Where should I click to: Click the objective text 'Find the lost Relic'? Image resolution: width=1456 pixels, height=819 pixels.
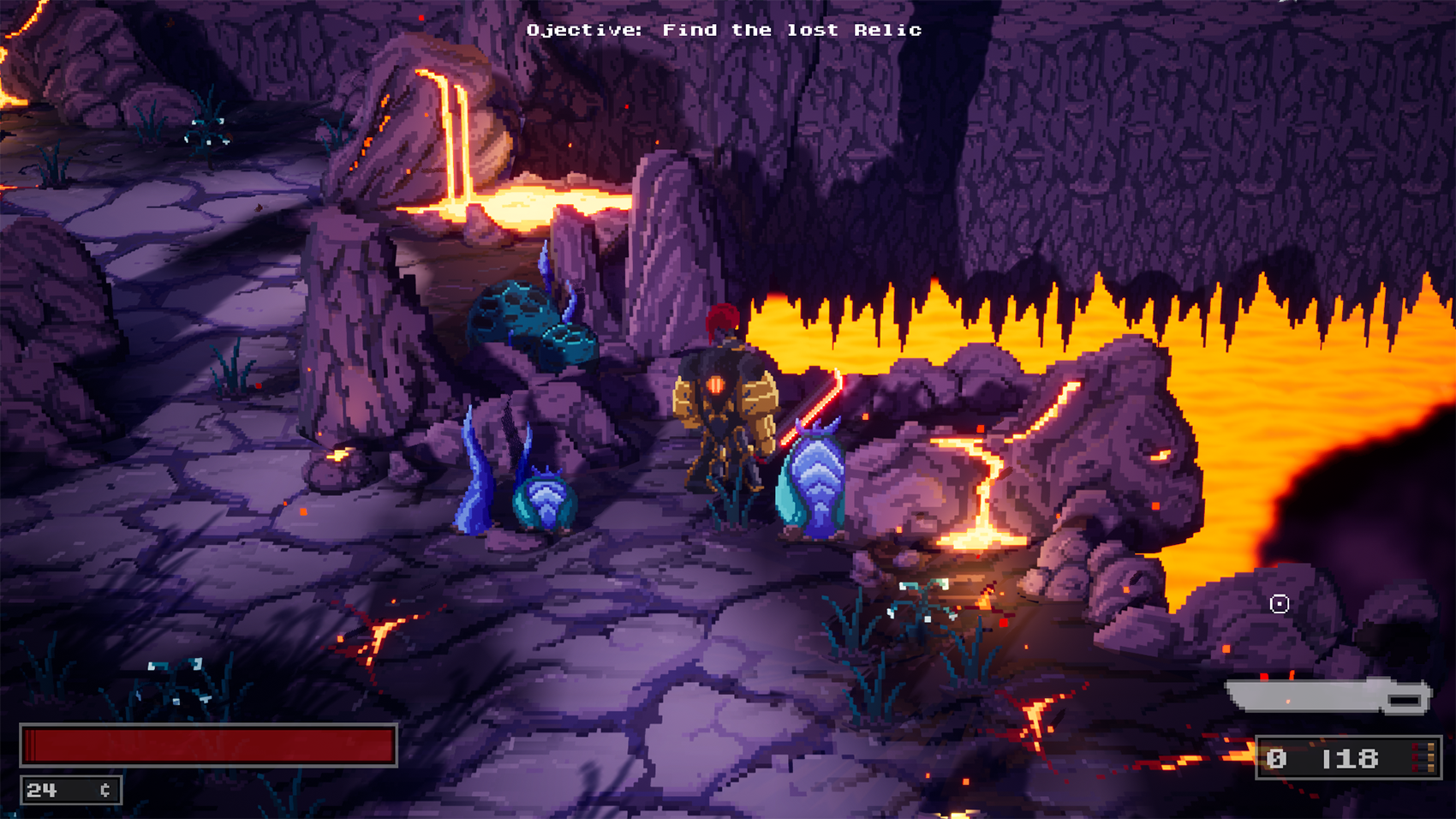[724, 29]
